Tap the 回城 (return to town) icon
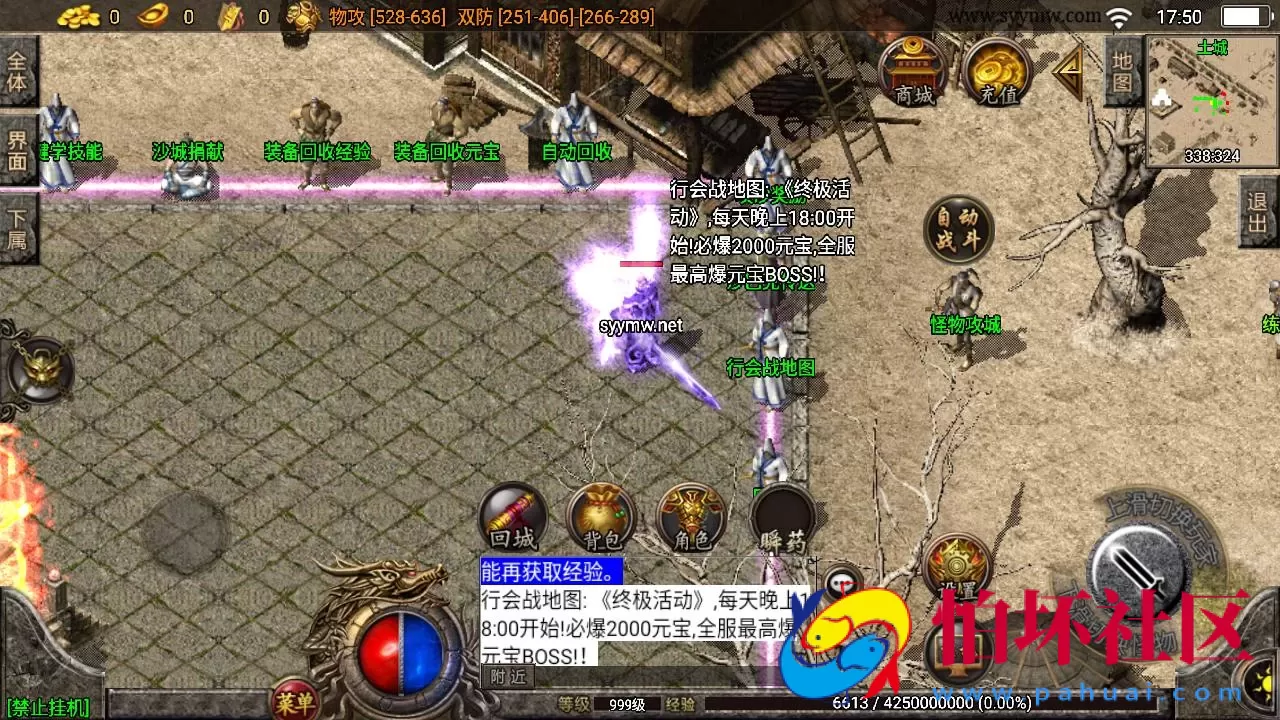This screenshot has width=1280, height=720. [512, 517]
